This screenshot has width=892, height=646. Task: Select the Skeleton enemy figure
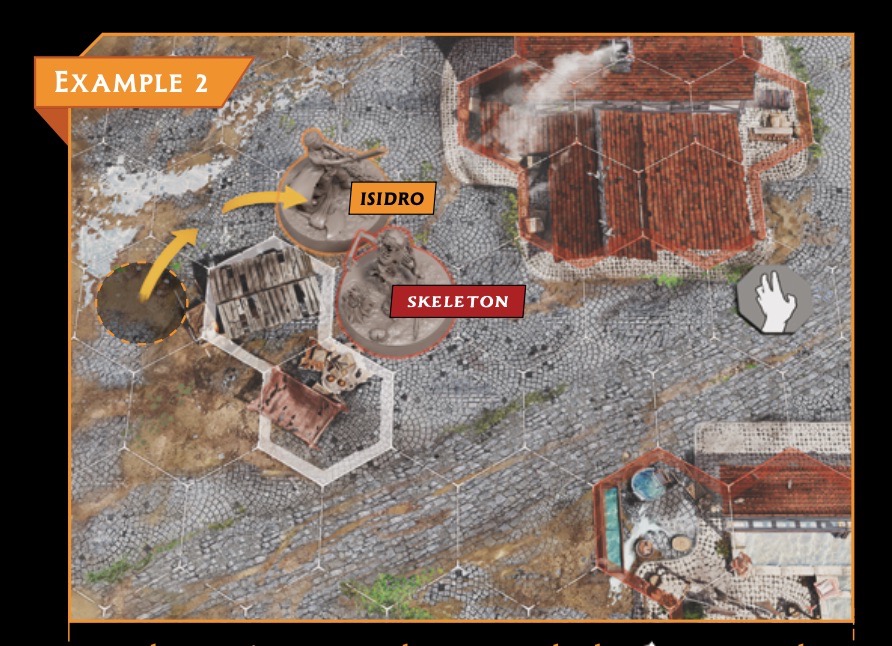[384, 292]
